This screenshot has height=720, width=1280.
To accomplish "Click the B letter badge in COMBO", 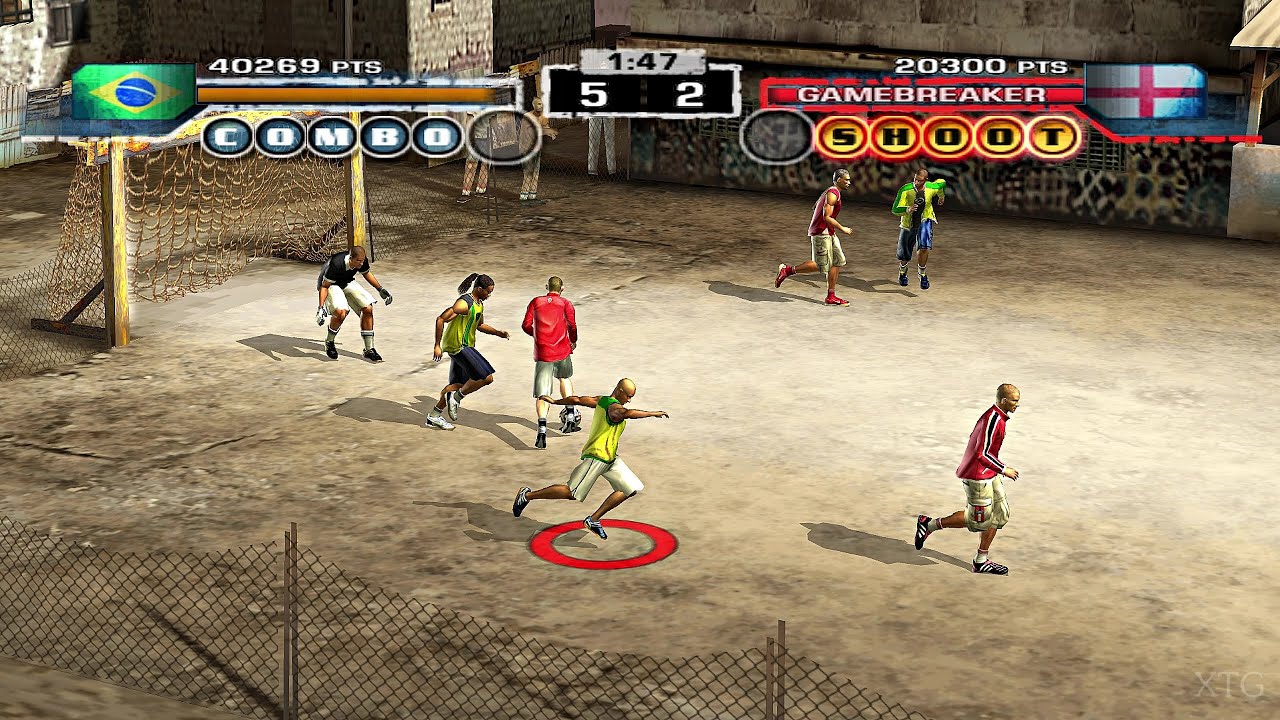I will pos(382,138).
